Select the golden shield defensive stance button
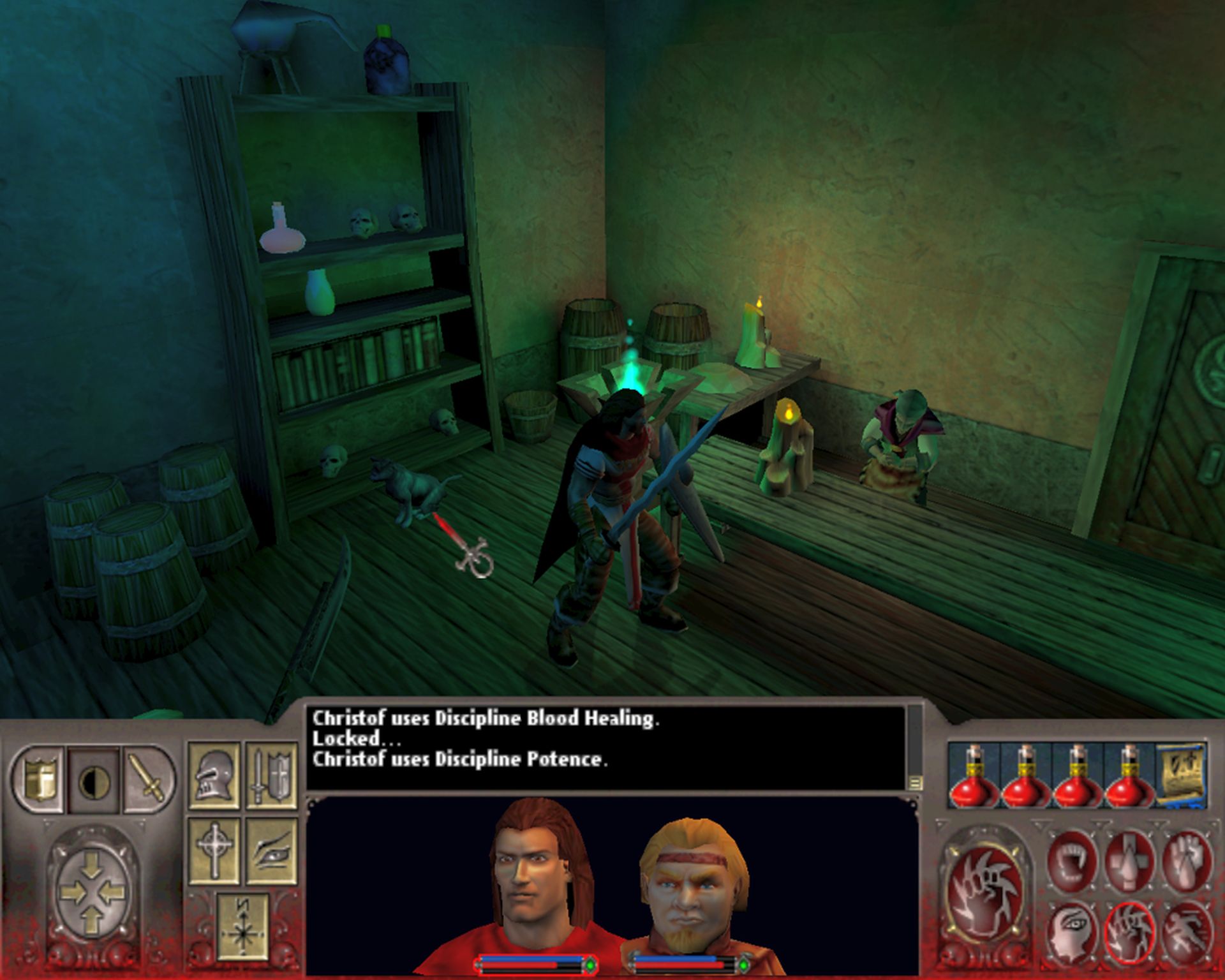Image resolution: width=1225 pixels, height=980 pixels. click(x=38, y=780)
